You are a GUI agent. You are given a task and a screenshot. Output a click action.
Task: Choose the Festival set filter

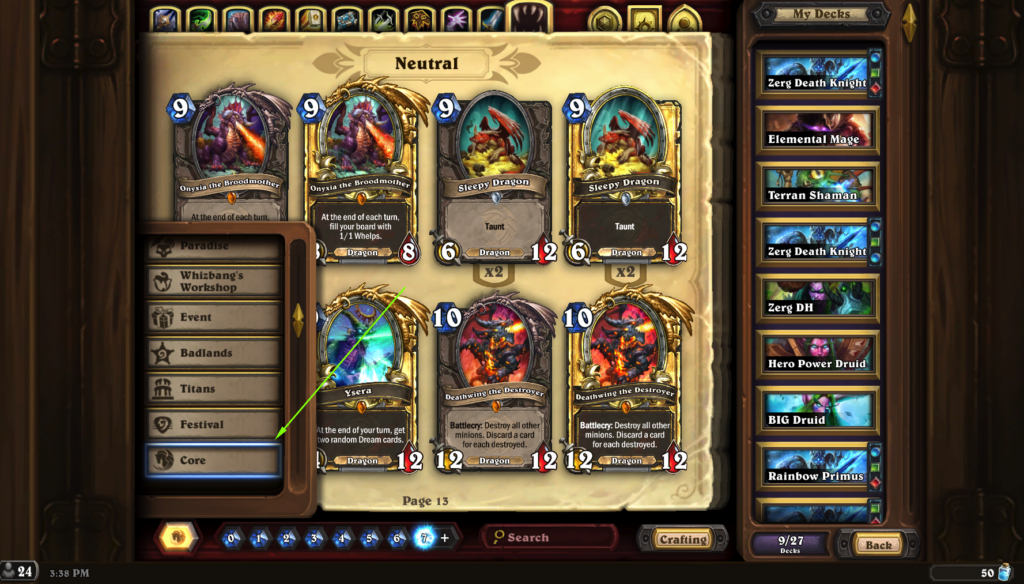(x=213, y=424)
